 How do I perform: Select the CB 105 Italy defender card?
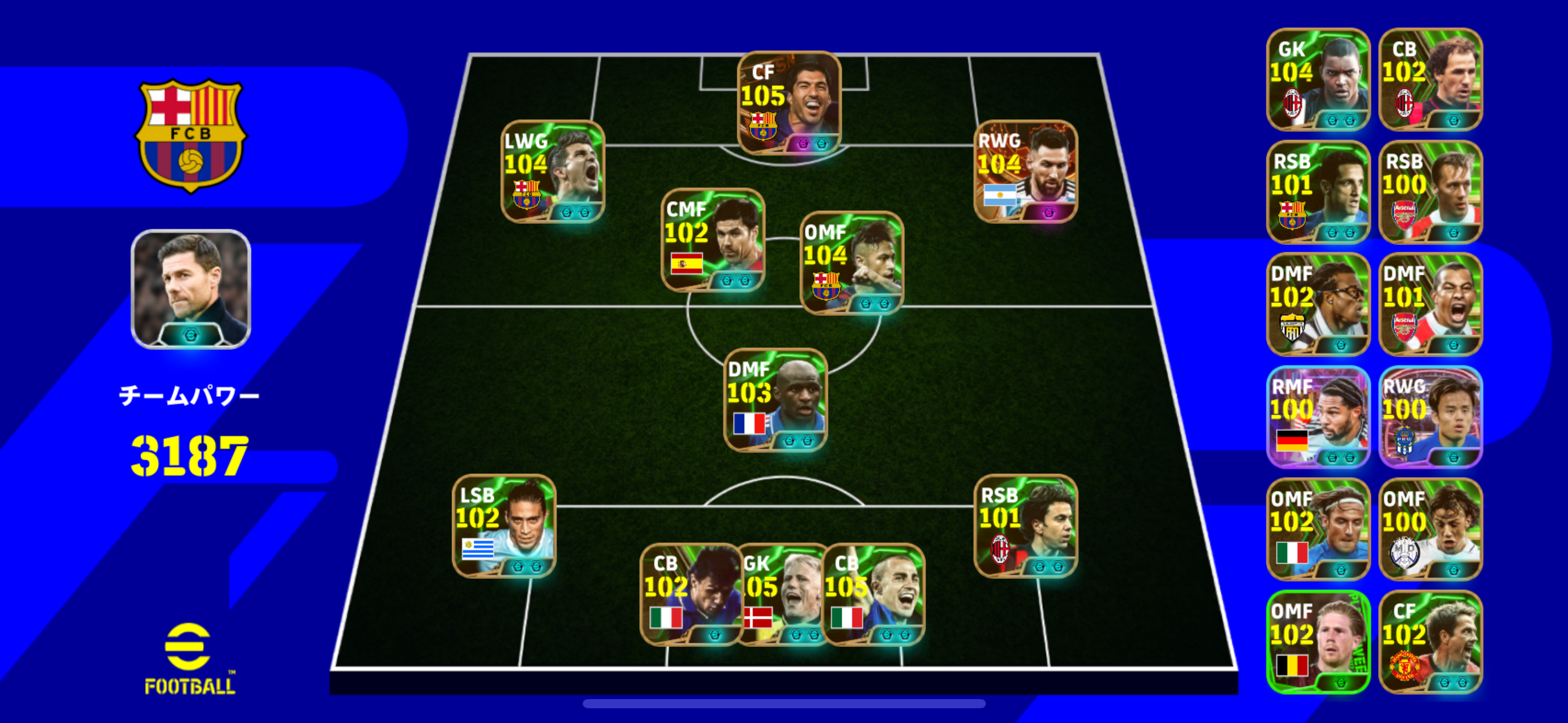[x=874, y=595]
